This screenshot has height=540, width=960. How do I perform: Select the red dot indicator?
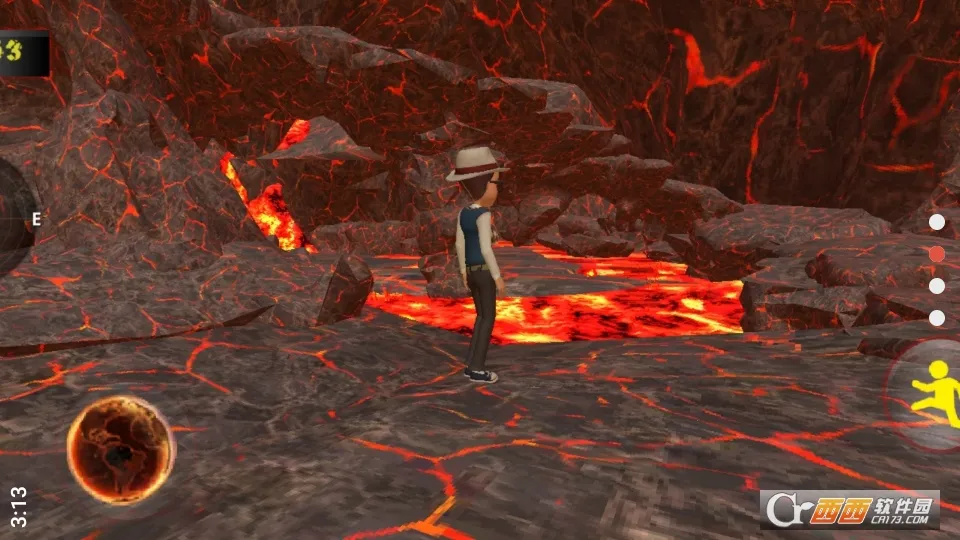937,254
